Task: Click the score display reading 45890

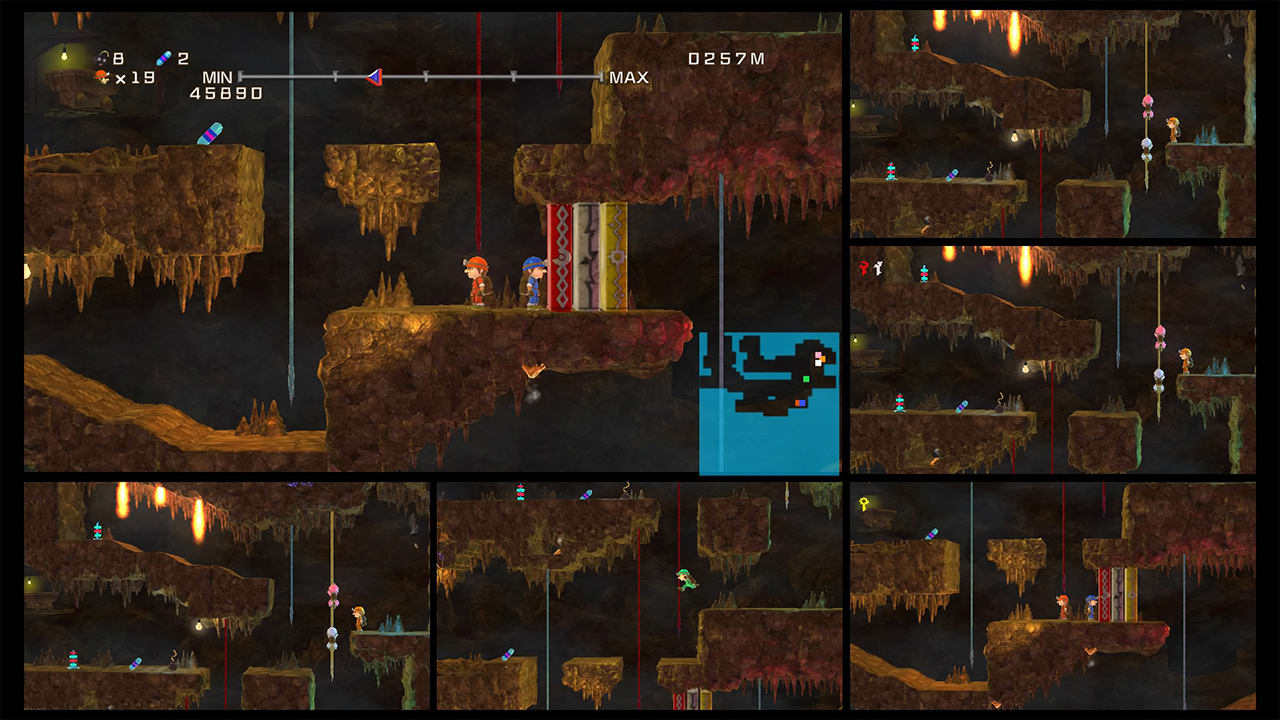Action: (225, 92)
